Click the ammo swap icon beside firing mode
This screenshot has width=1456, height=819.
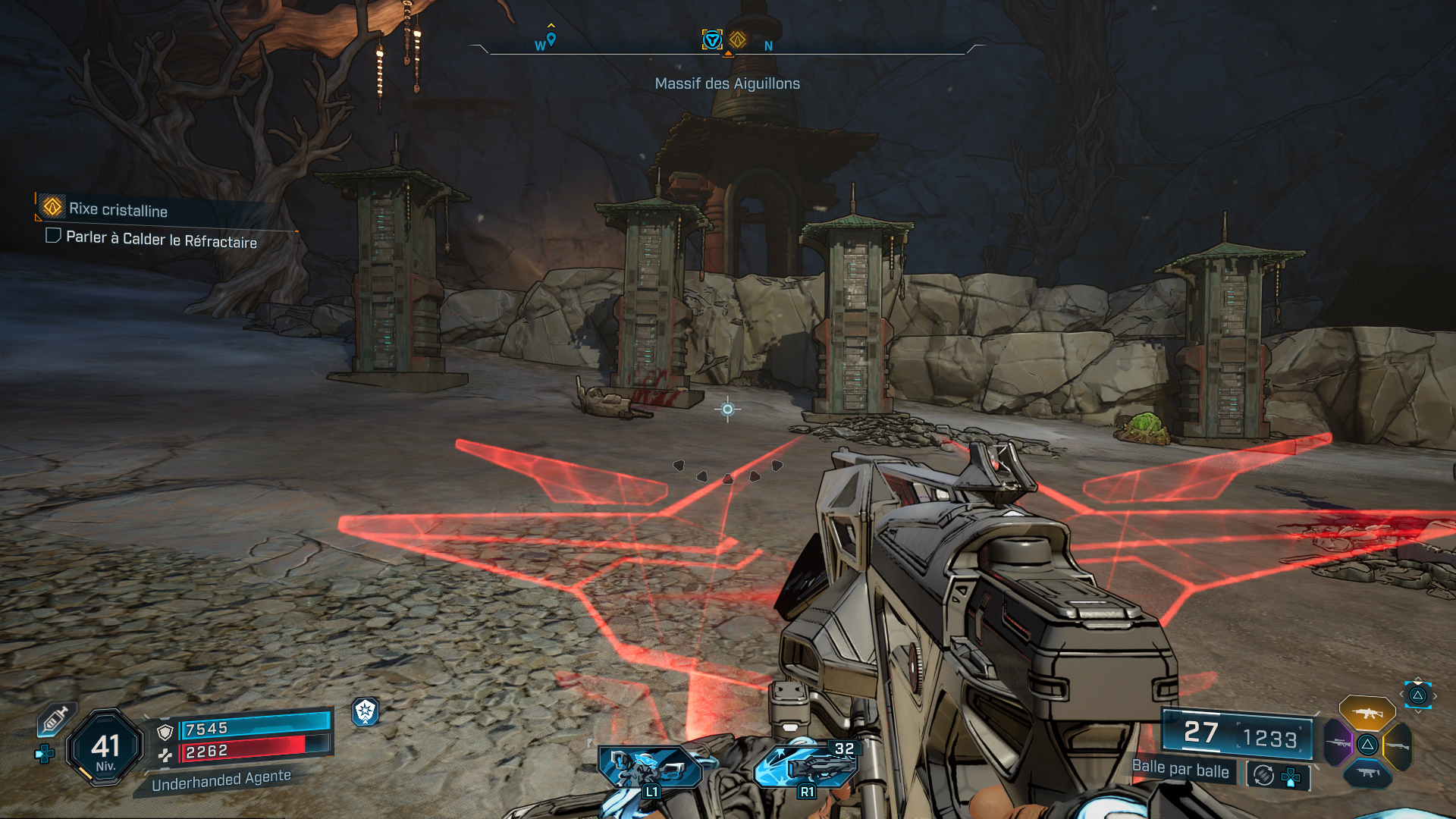click(x=1263, y=775)
